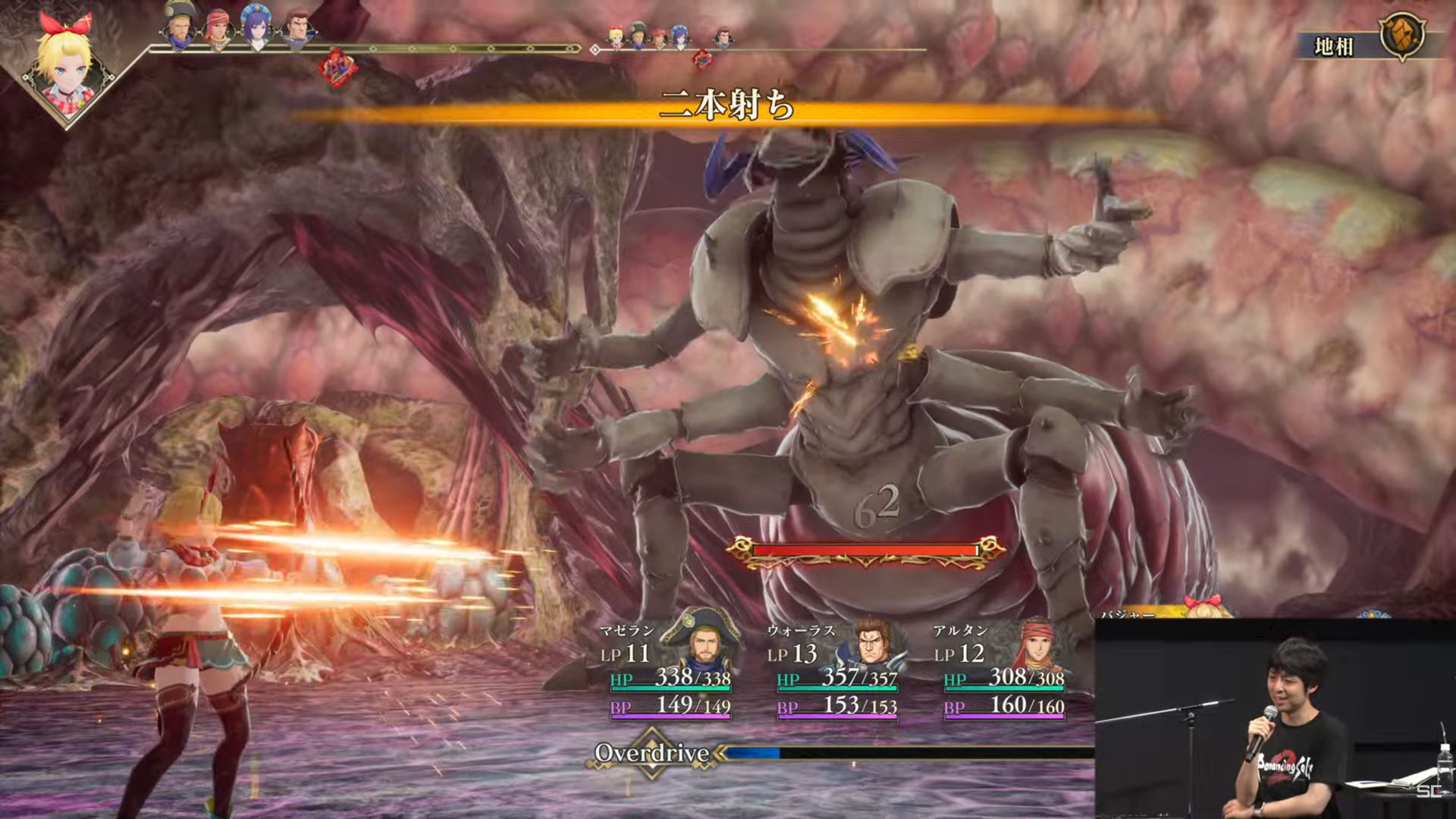Select the large red enemy marker under the timeline
Viewport: 1456px width, 819px height.
click(x=337, y=67)
